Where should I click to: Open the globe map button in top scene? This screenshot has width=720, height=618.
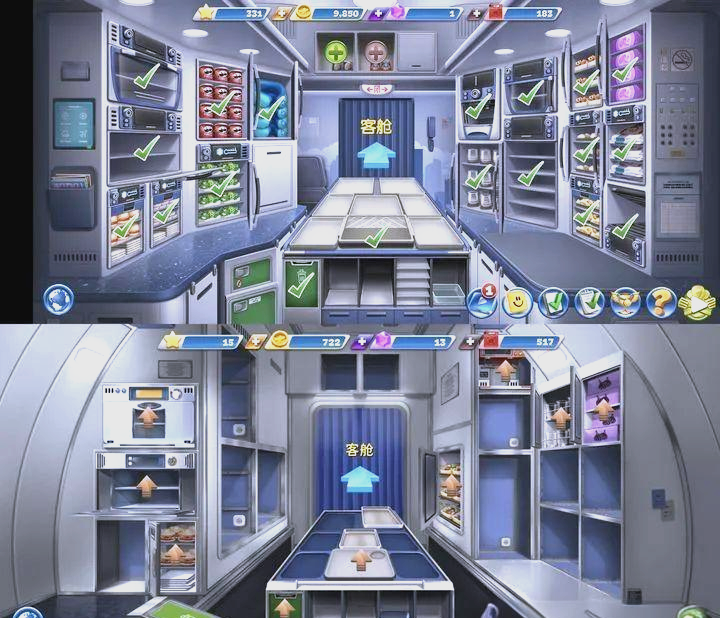coord(58,299)
